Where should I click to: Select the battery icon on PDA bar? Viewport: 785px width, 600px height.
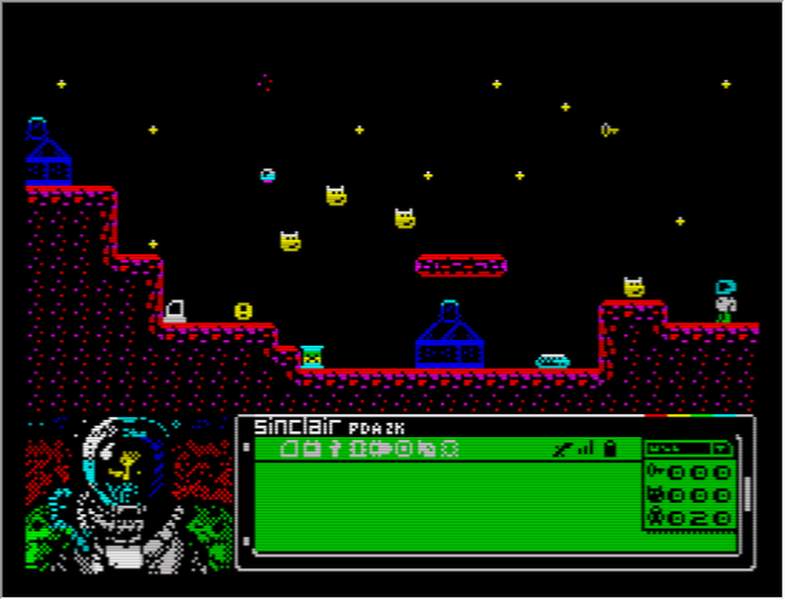pos(608,449)
